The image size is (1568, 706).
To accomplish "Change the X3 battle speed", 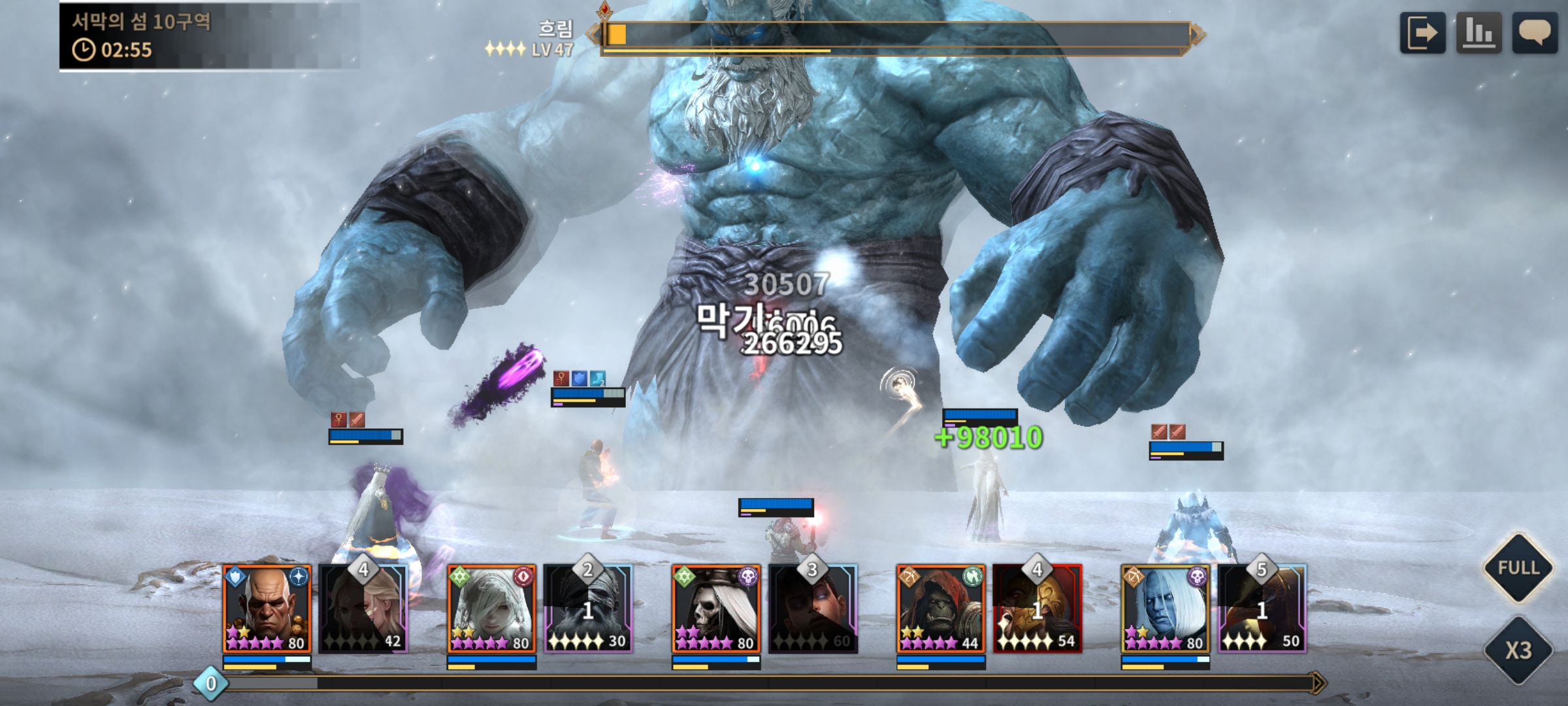I will pyautogui.click(x=1518, y=650).
